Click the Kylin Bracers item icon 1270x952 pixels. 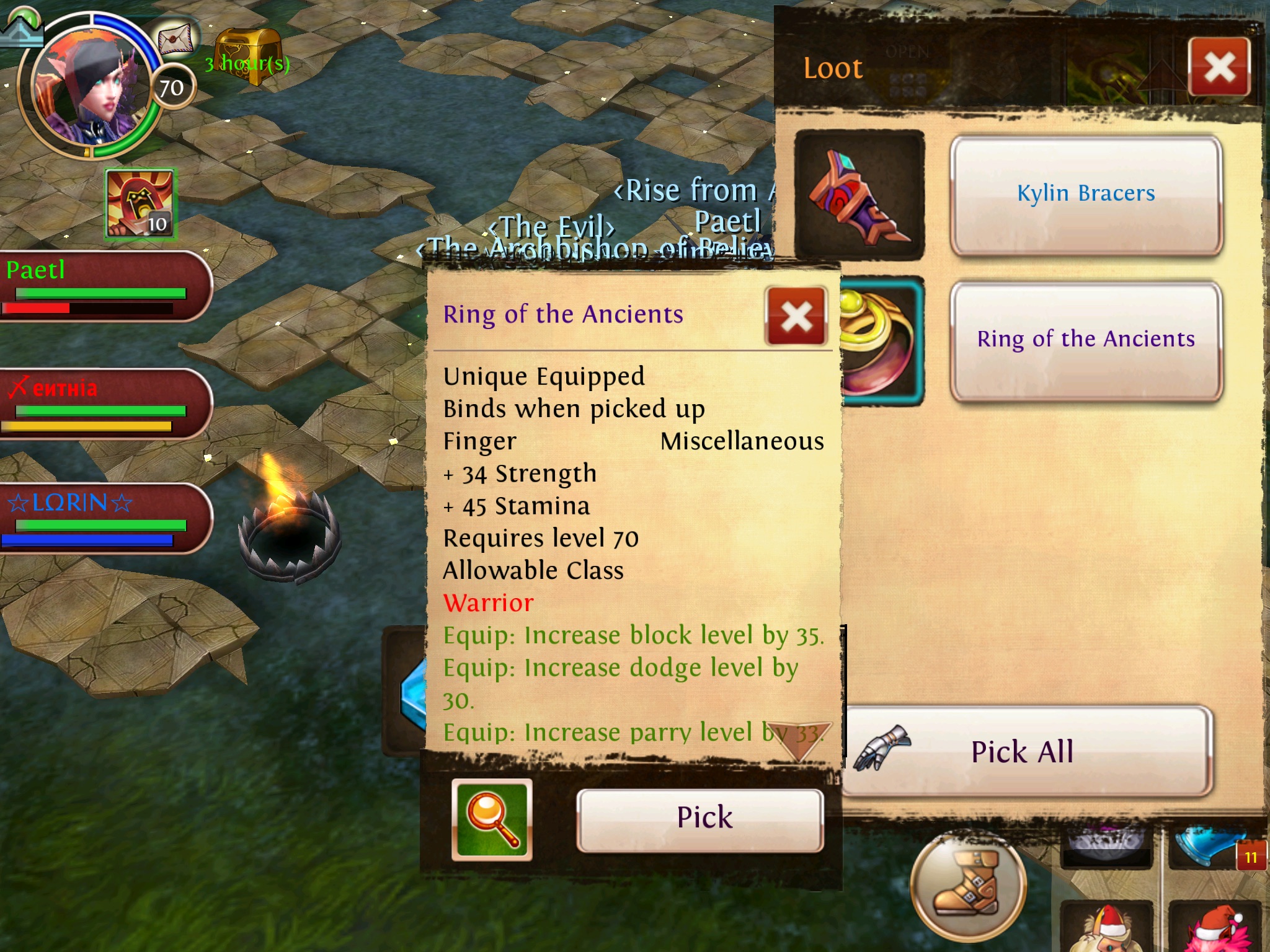pos(859,195)
